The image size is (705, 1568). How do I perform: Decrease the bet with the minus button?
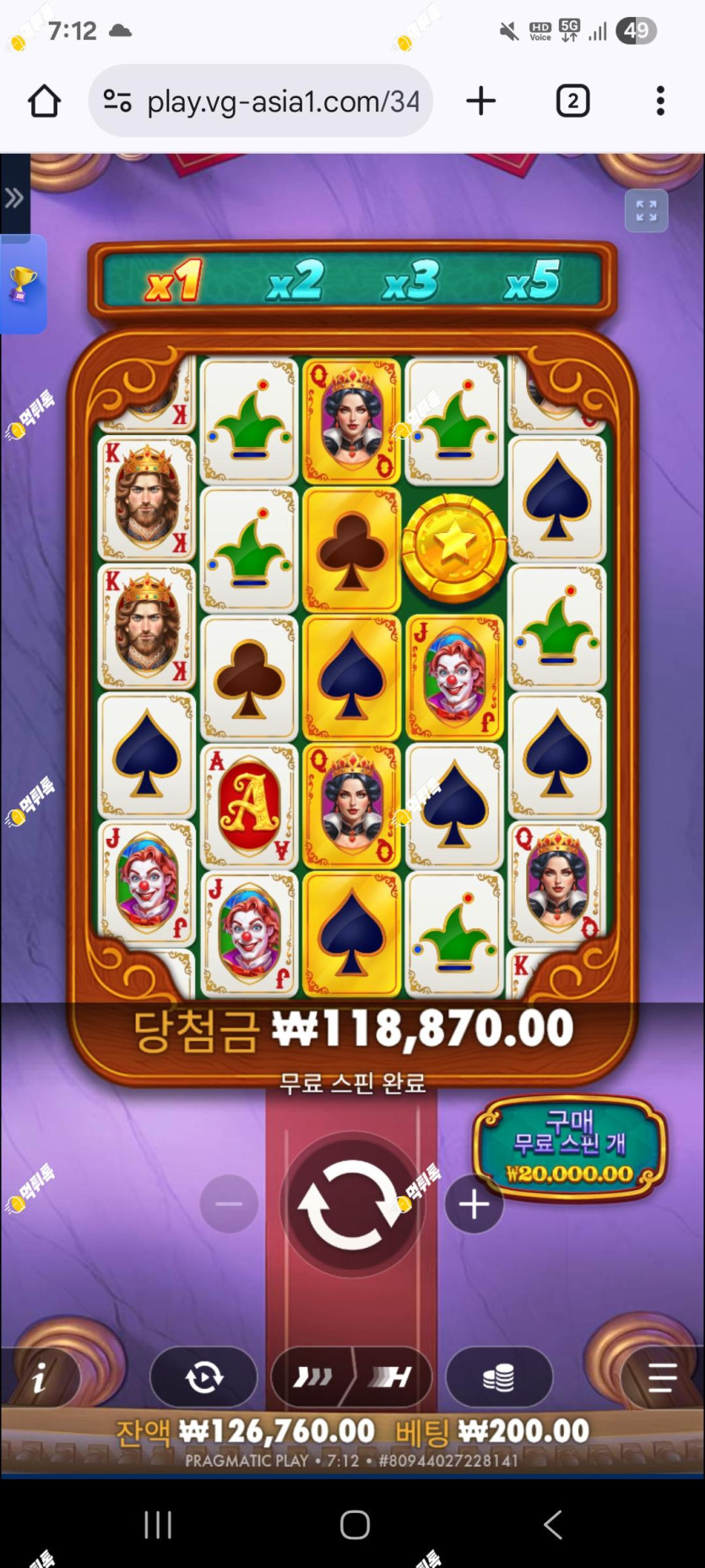tap(229, 1205)
